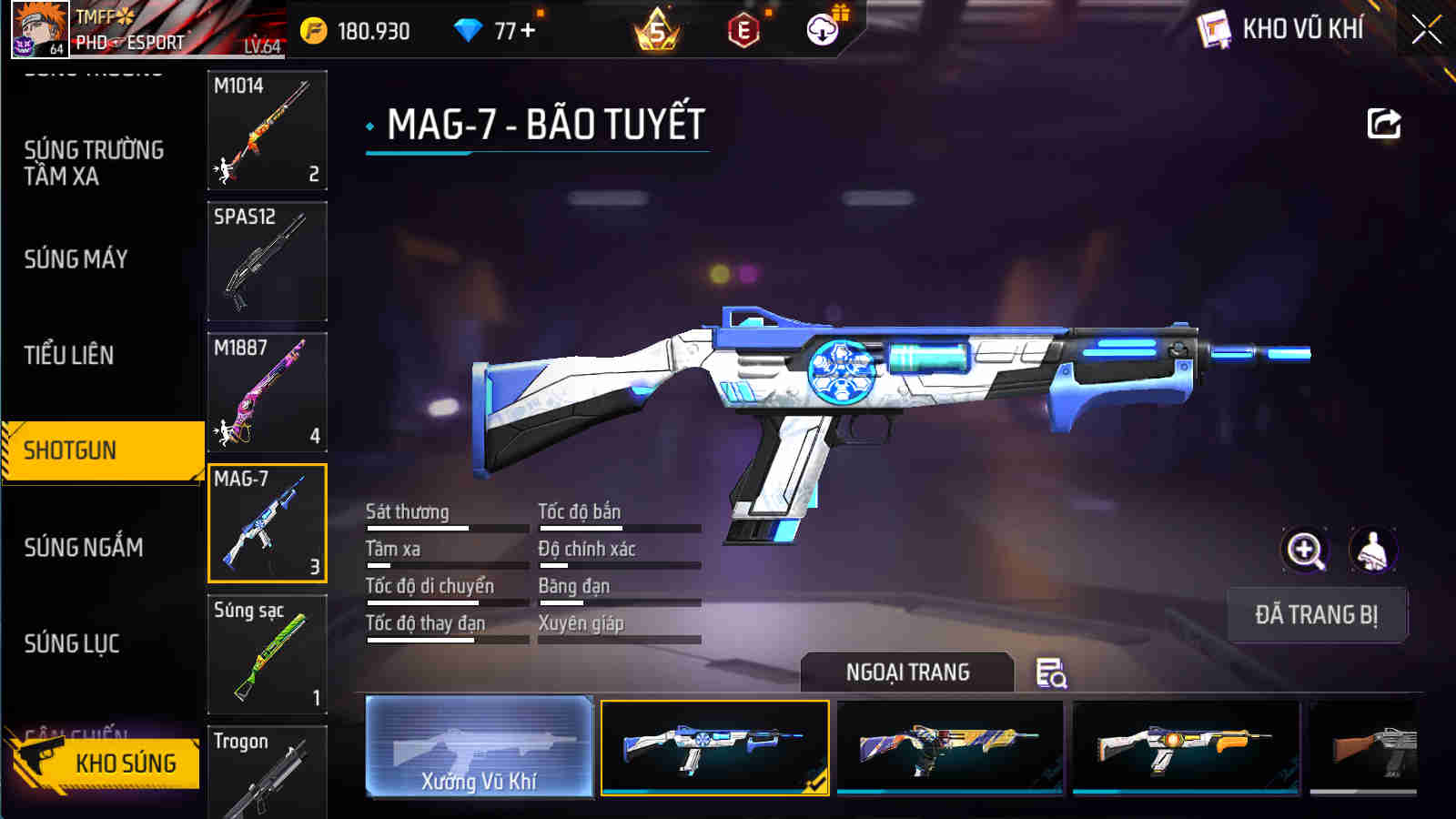The image size is (1456, 819).
Task: Click the diamond currency icon
Action: click(x=469, y=29)
